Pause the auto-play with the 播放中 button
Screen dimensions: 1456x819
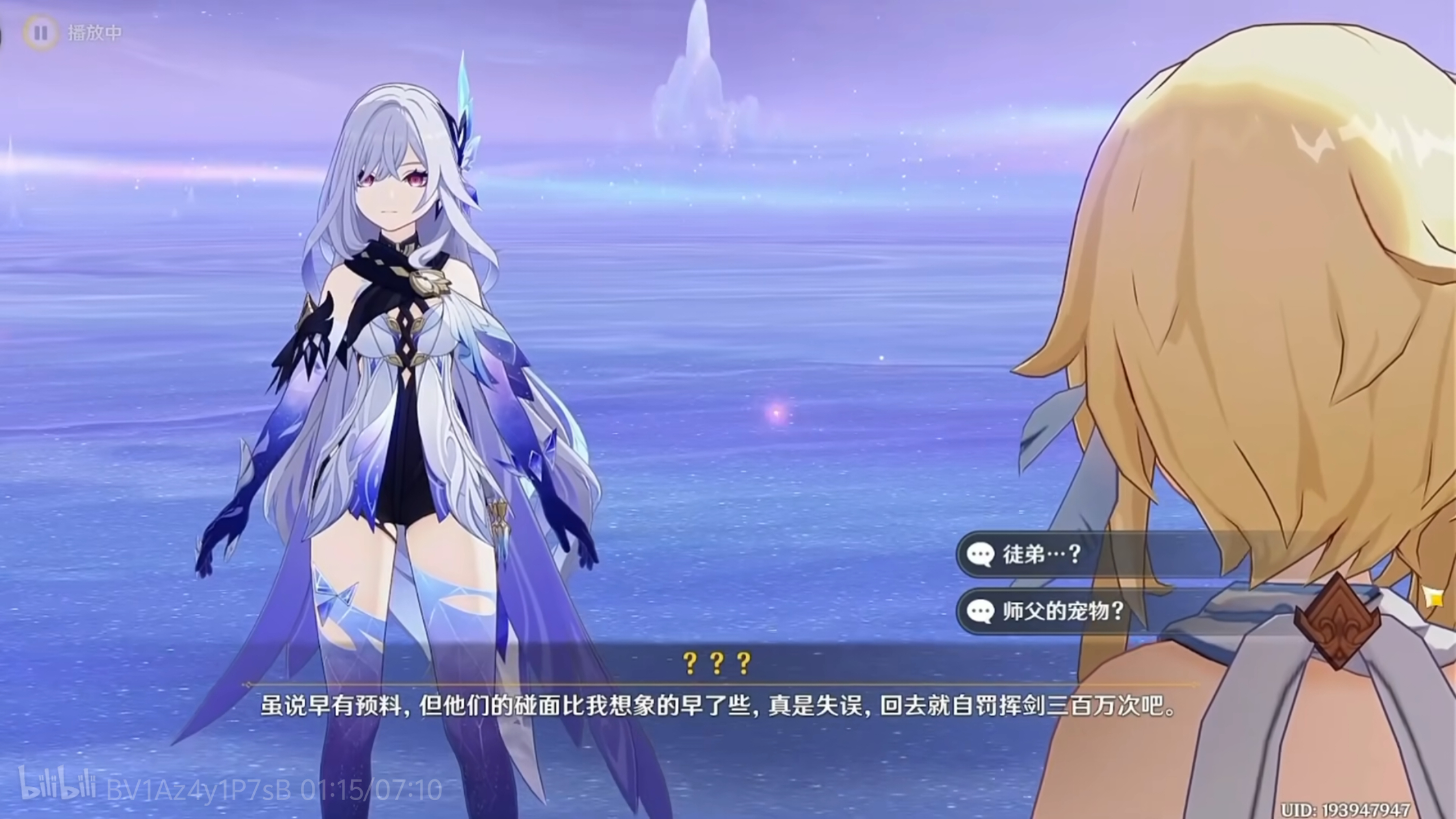click(41, 32)
